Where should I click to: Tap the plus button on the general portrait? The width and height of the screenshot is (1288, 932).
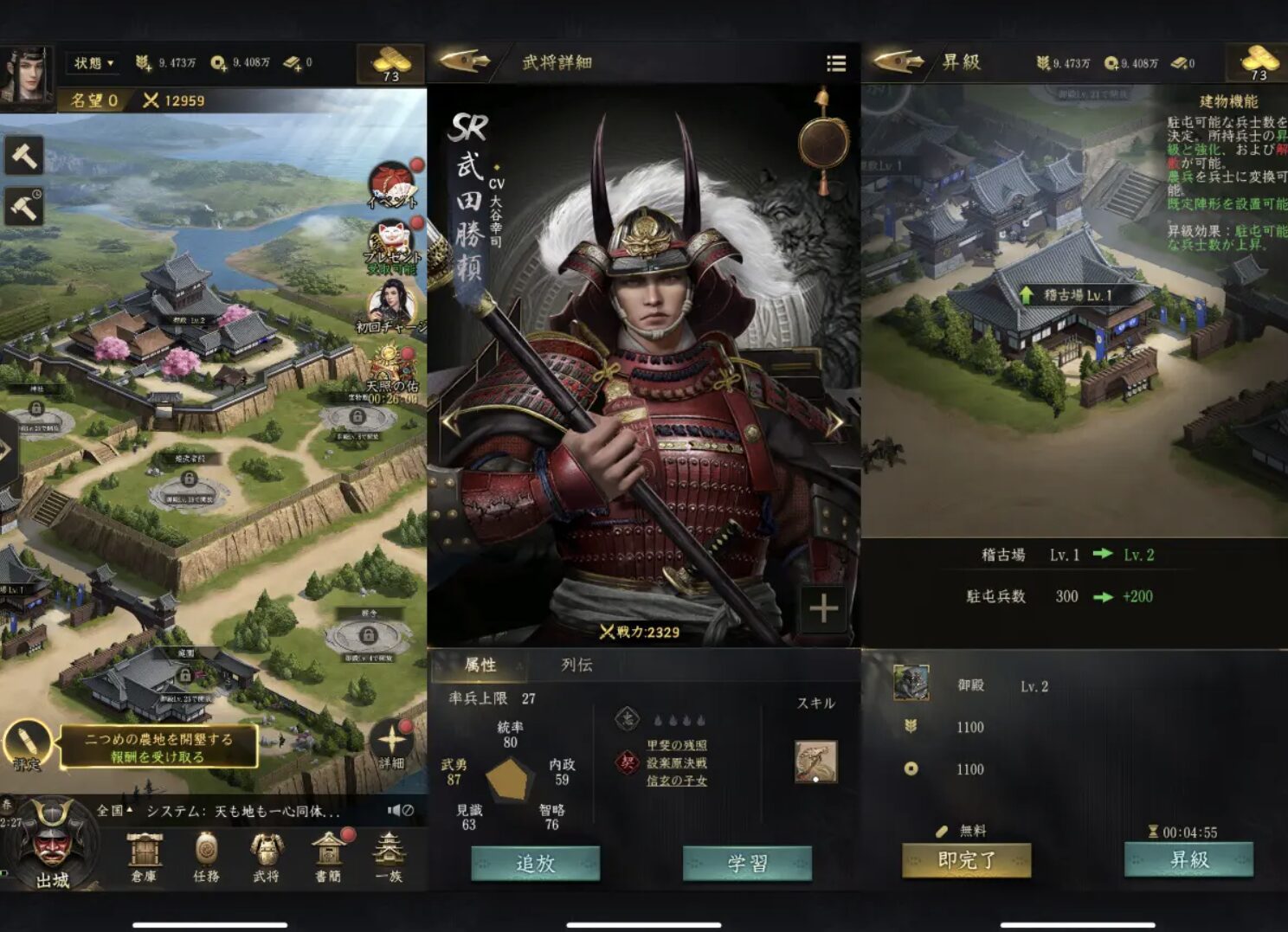(x=823, y=608)
